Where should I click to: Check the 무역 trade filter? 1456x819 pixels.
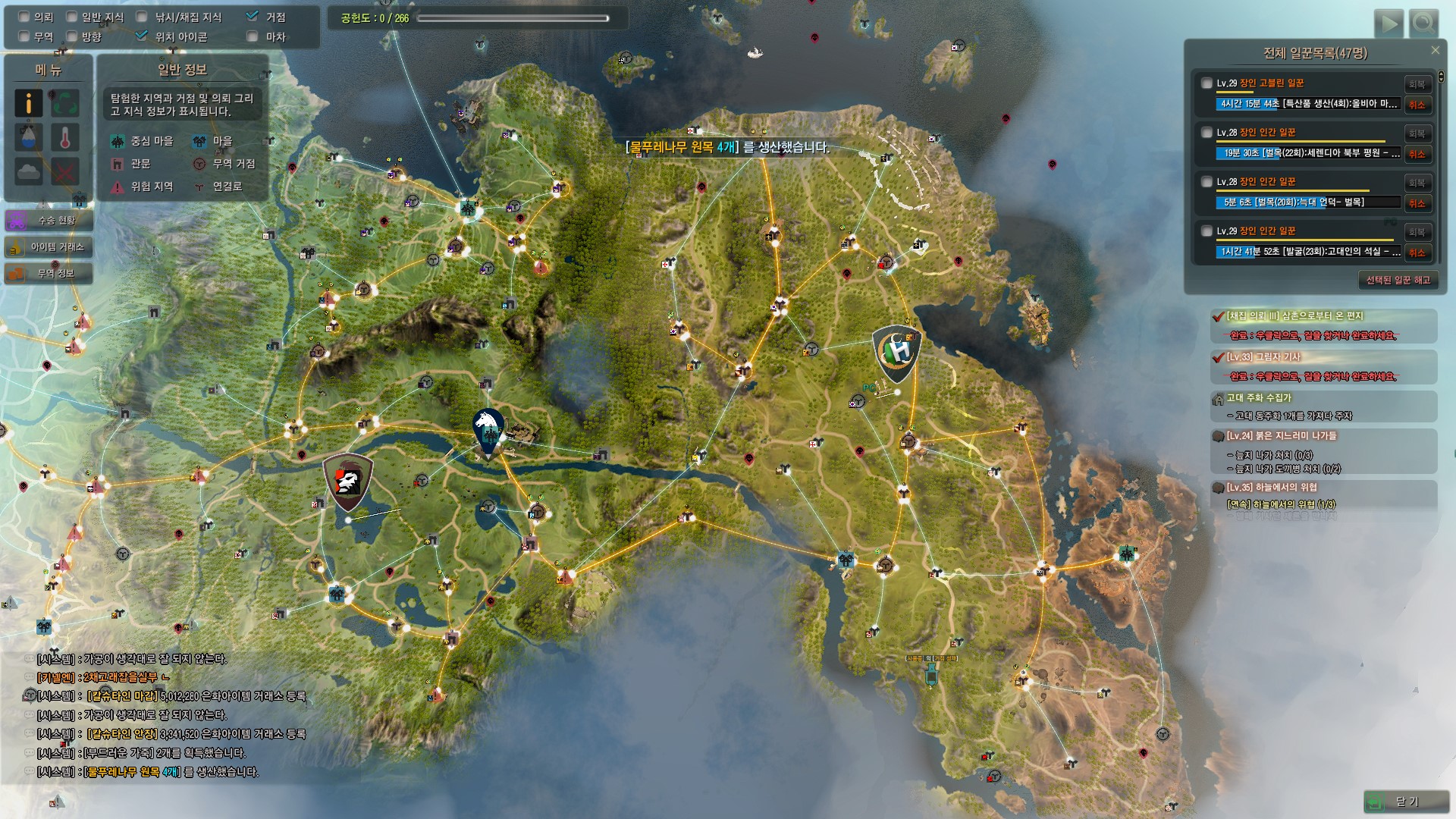pos(24,36)
